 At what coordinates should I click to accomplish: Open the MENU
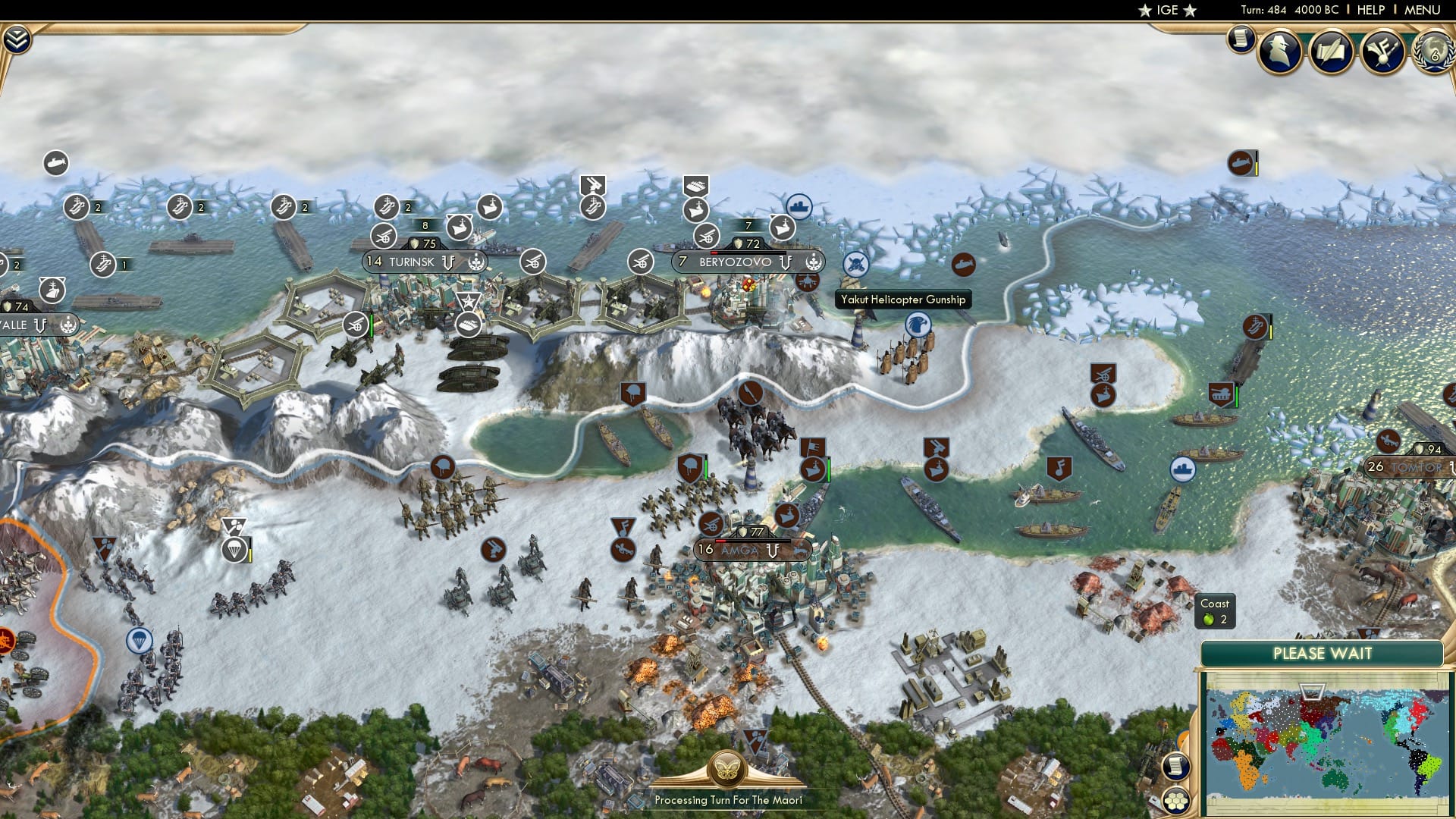(1422, 10)
